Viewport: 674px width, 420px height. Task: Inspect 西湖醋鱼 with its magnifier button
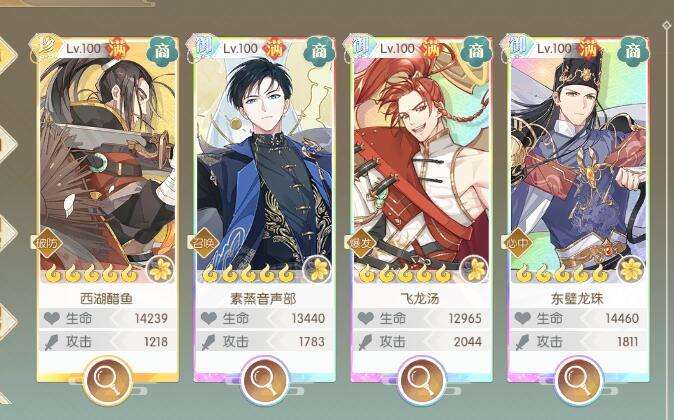(x=107, y=379)
